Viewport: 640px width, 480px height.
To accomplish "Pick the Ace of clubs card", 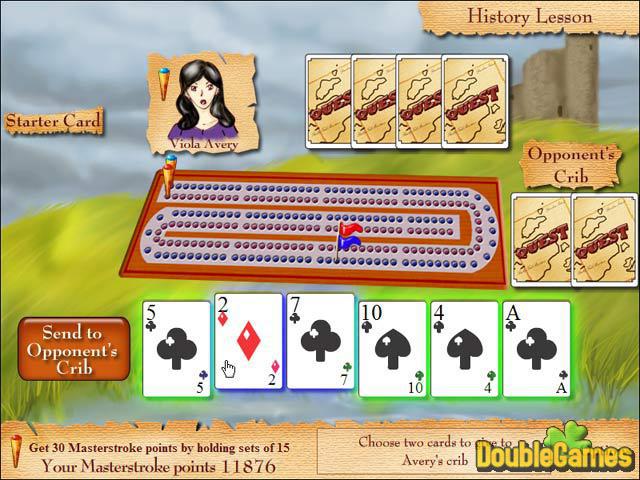I will coord(536,349).
